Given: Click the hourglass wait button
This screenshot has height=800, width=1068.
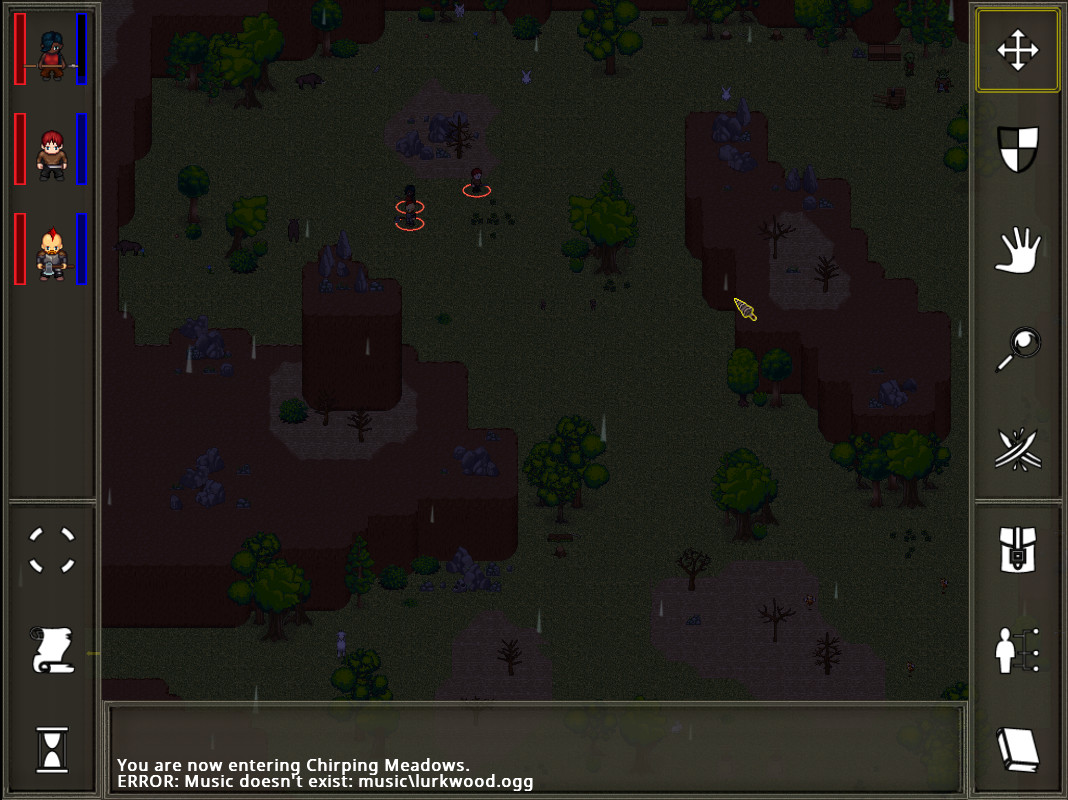Looking at the screenshot, I should [x=52, y=749].
